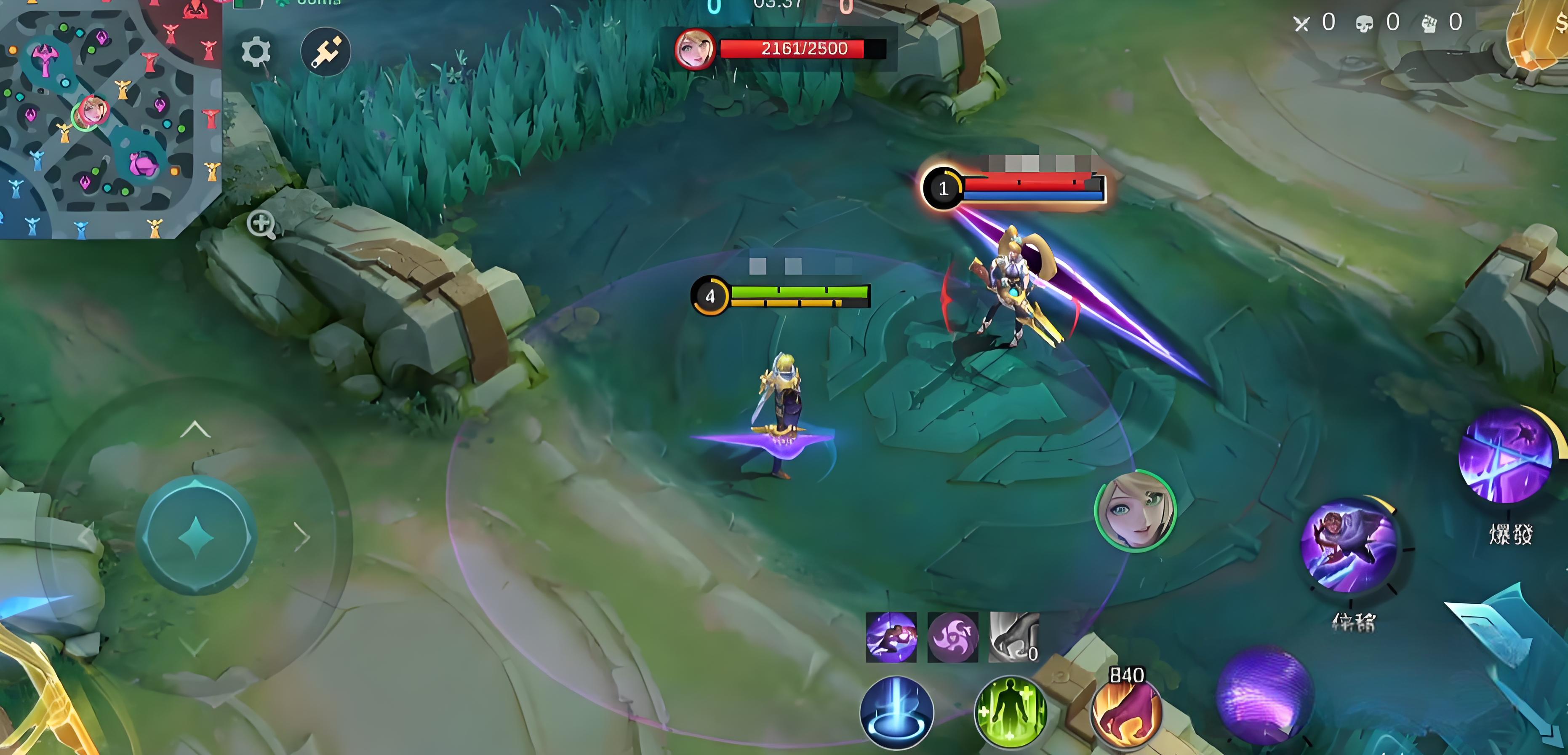Viewport: 1568px width, 755px height.
Task: Cast the fiery hand battle spell
Action: click(1125, 712)
